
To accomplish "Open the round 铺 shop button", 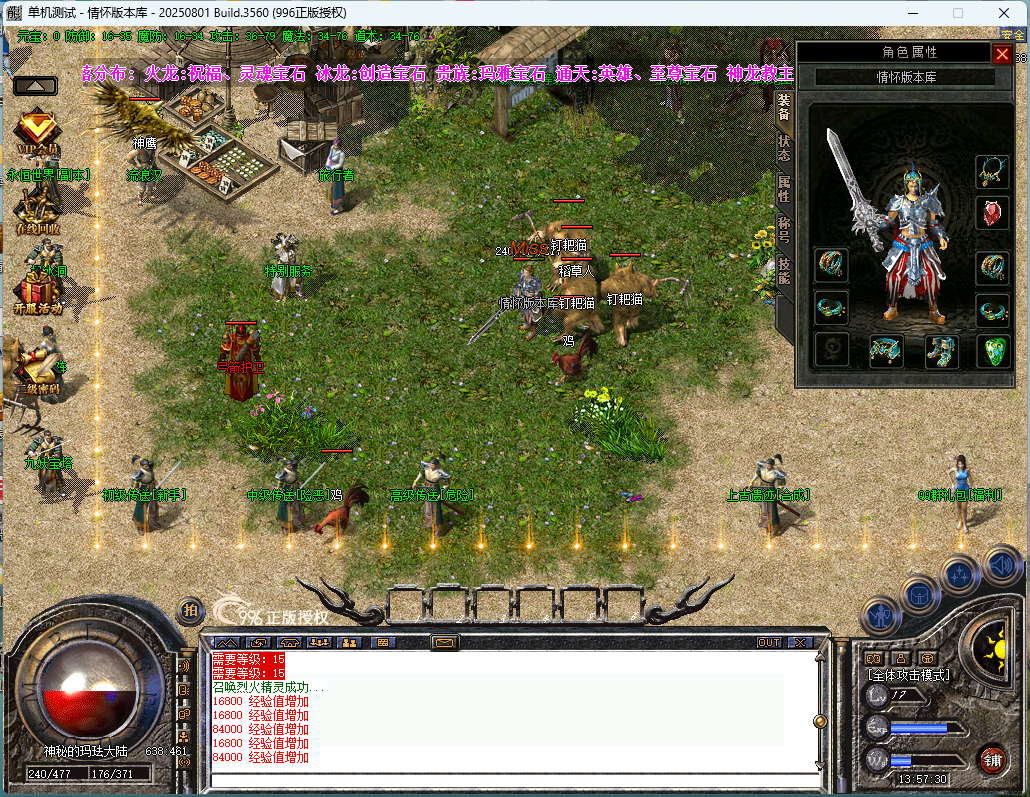I will (x=991, y=759).
